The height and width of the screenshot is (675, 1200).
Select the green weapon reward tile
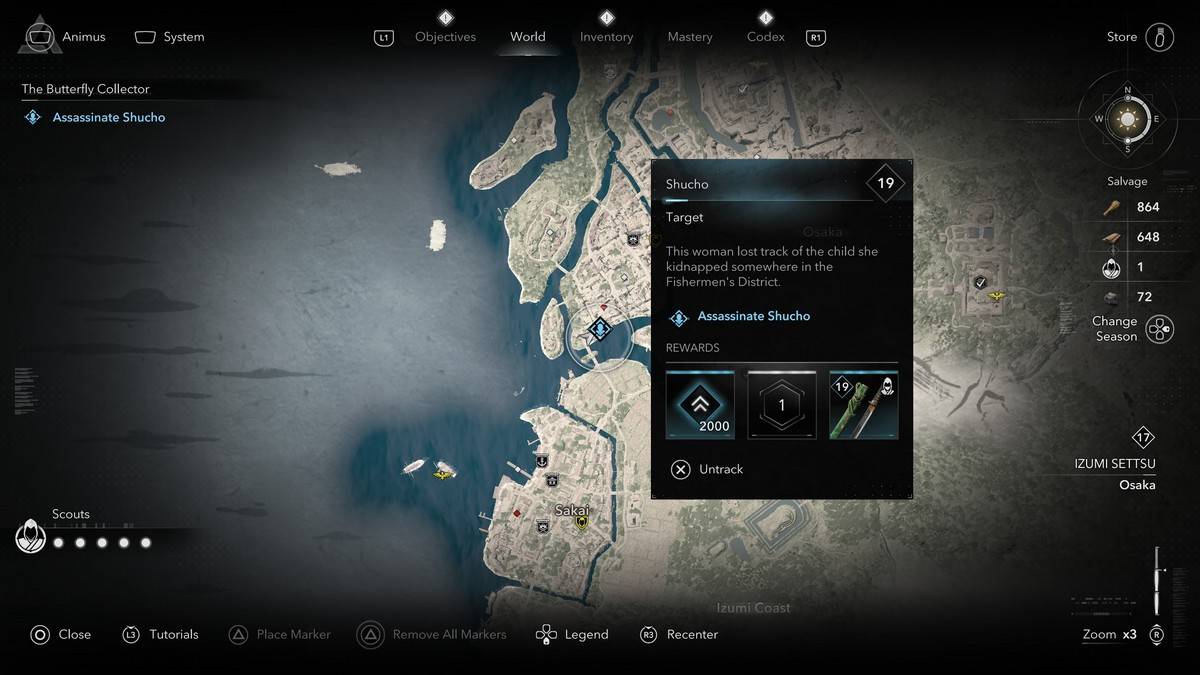point(864,405)
